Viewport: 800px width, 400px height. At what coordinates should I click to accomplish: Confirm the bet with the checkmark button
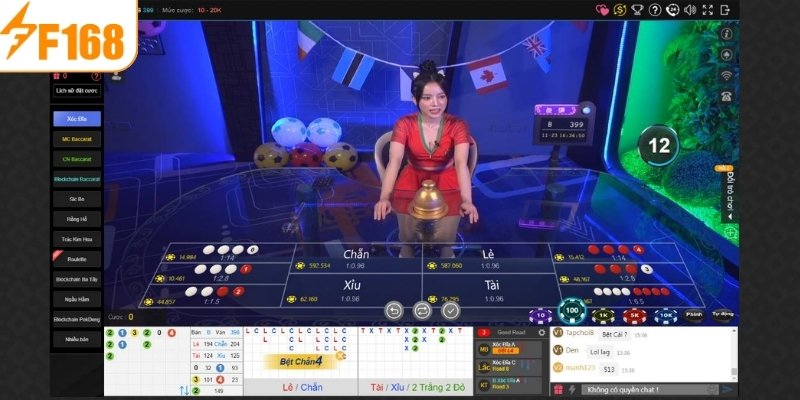pyautogui.click(x=451, y=311)
